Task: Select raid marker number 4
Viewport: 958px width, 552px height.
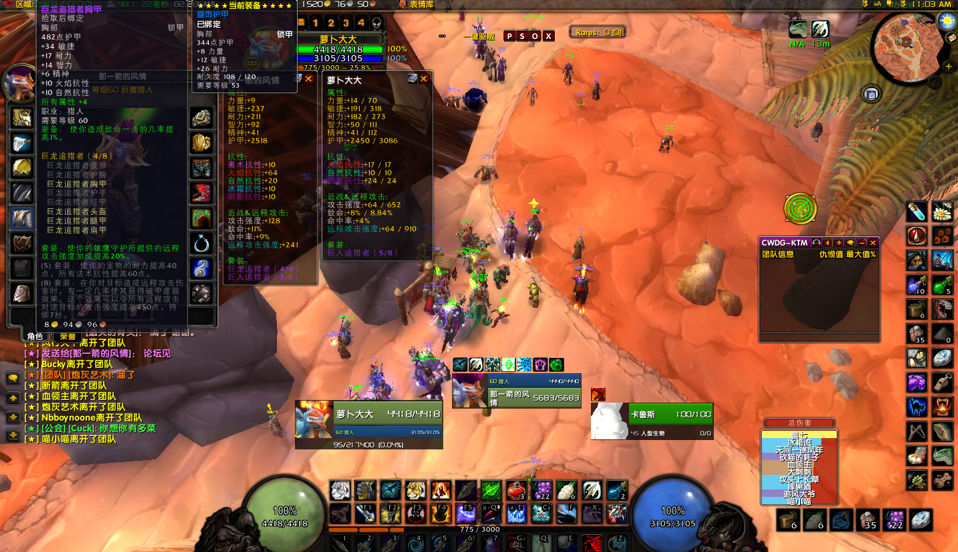Action: coord(361,23)
